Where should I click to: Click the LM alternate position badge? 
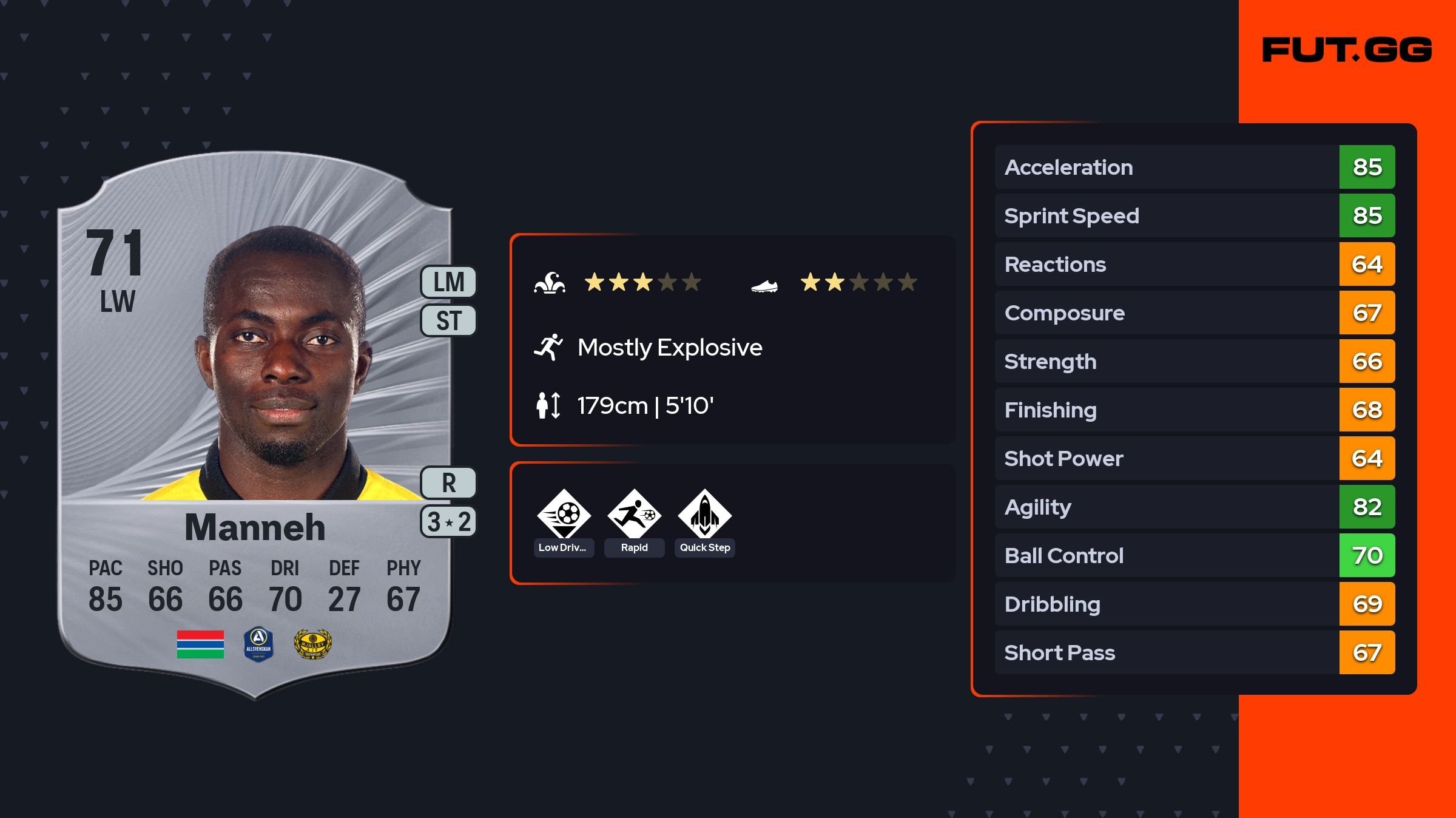coord(449,282)
